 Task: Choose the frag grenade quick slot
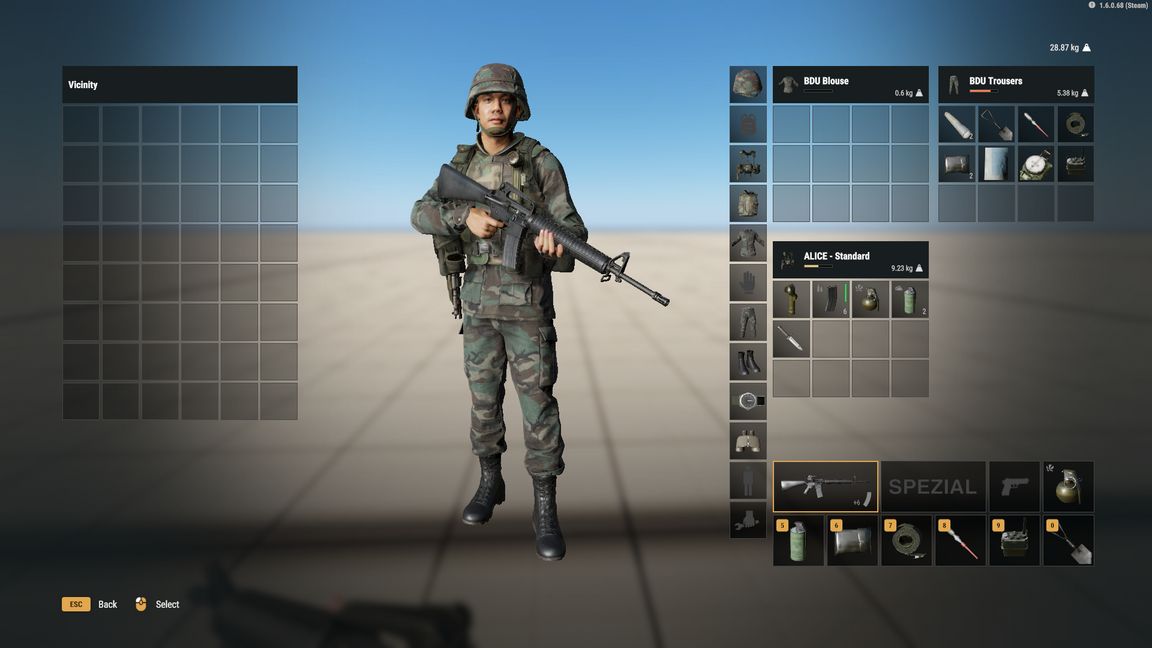click(x=1068, y=486)
